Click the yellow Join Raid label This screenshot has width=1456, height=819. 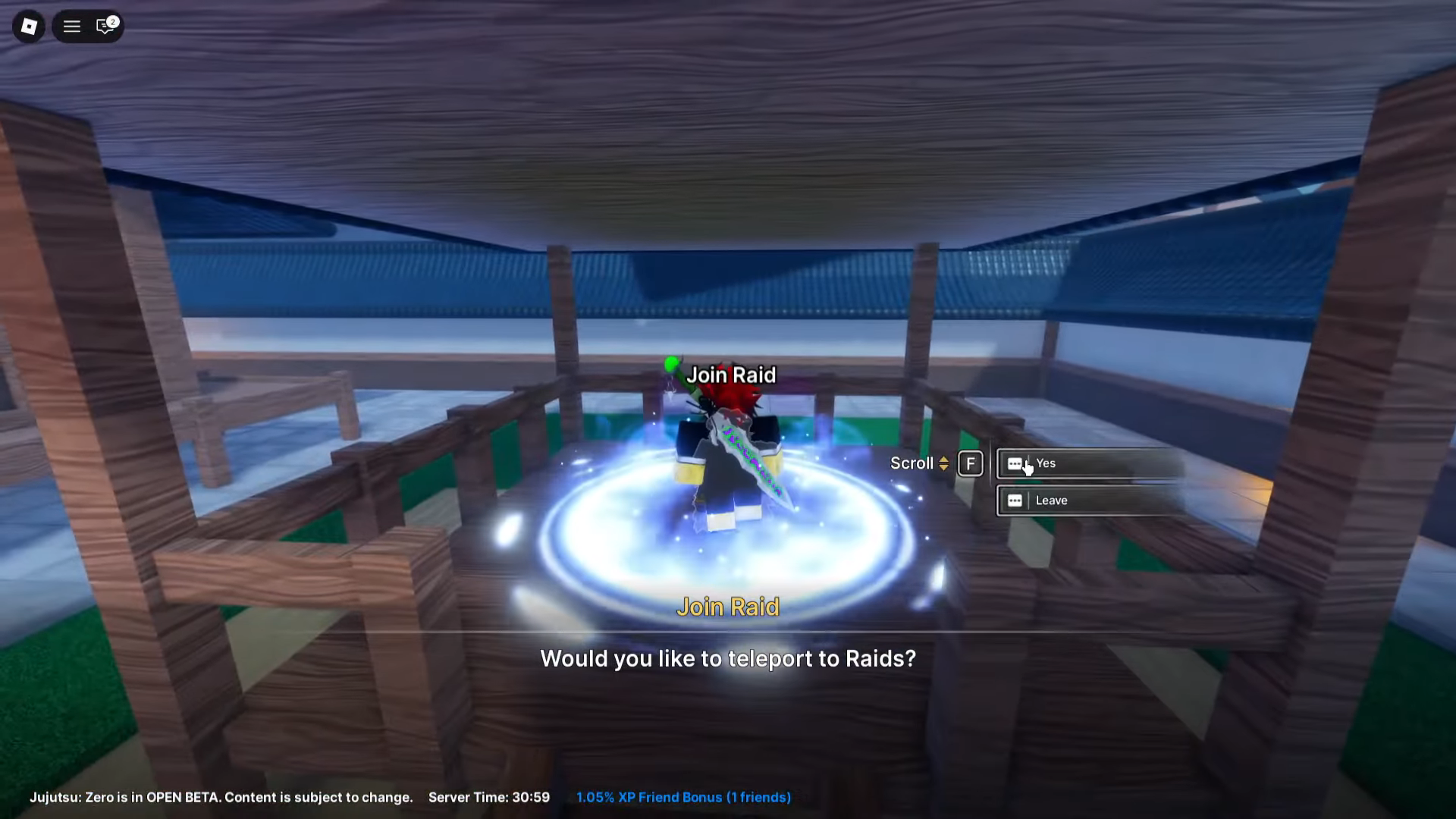point(728,607)
